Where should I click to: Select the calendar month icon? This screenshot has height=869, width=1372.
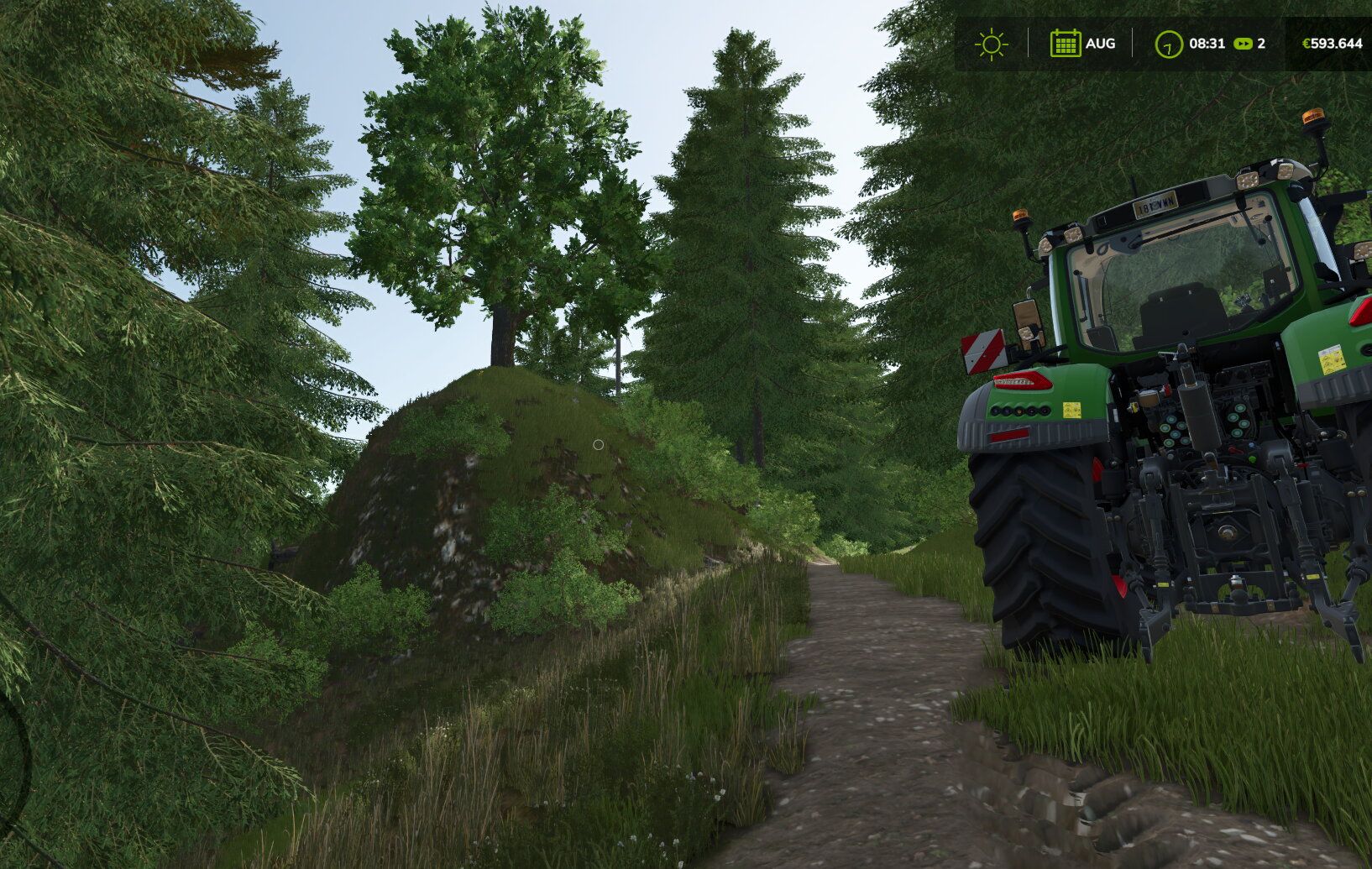[1065, 44]
